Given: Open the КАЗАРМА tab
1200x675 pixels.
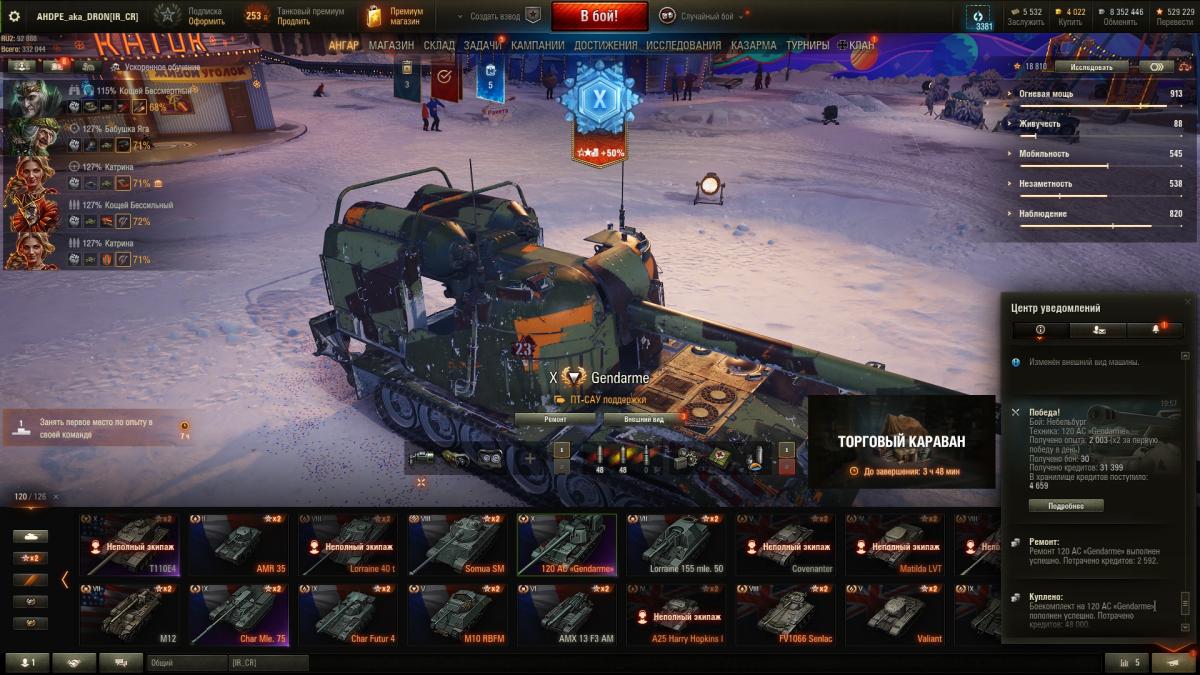Looking at the screenshot, I should click(x=753, y=45).
